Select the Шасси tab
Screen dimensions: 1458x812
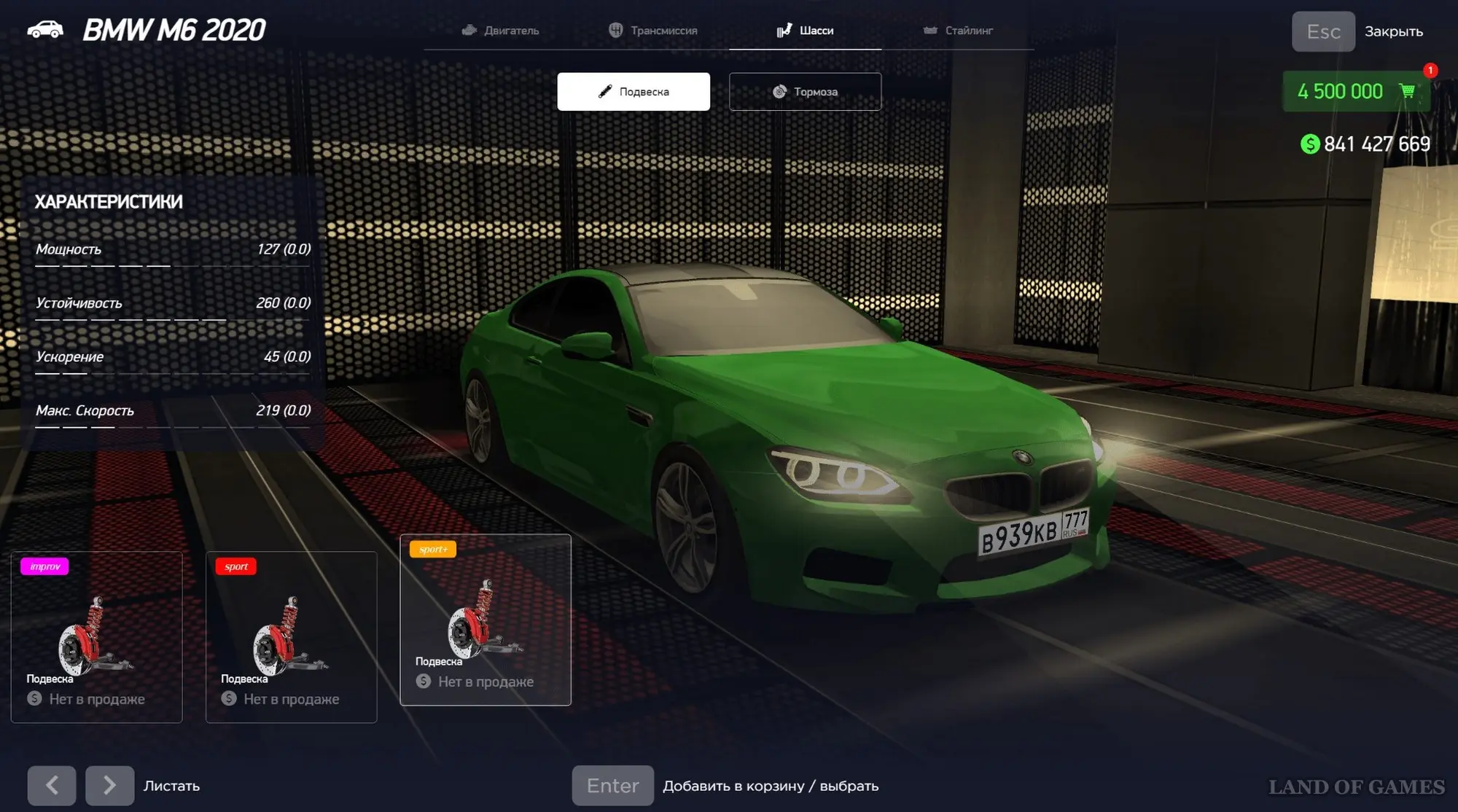pyautogui.click(x=806, y=31)
